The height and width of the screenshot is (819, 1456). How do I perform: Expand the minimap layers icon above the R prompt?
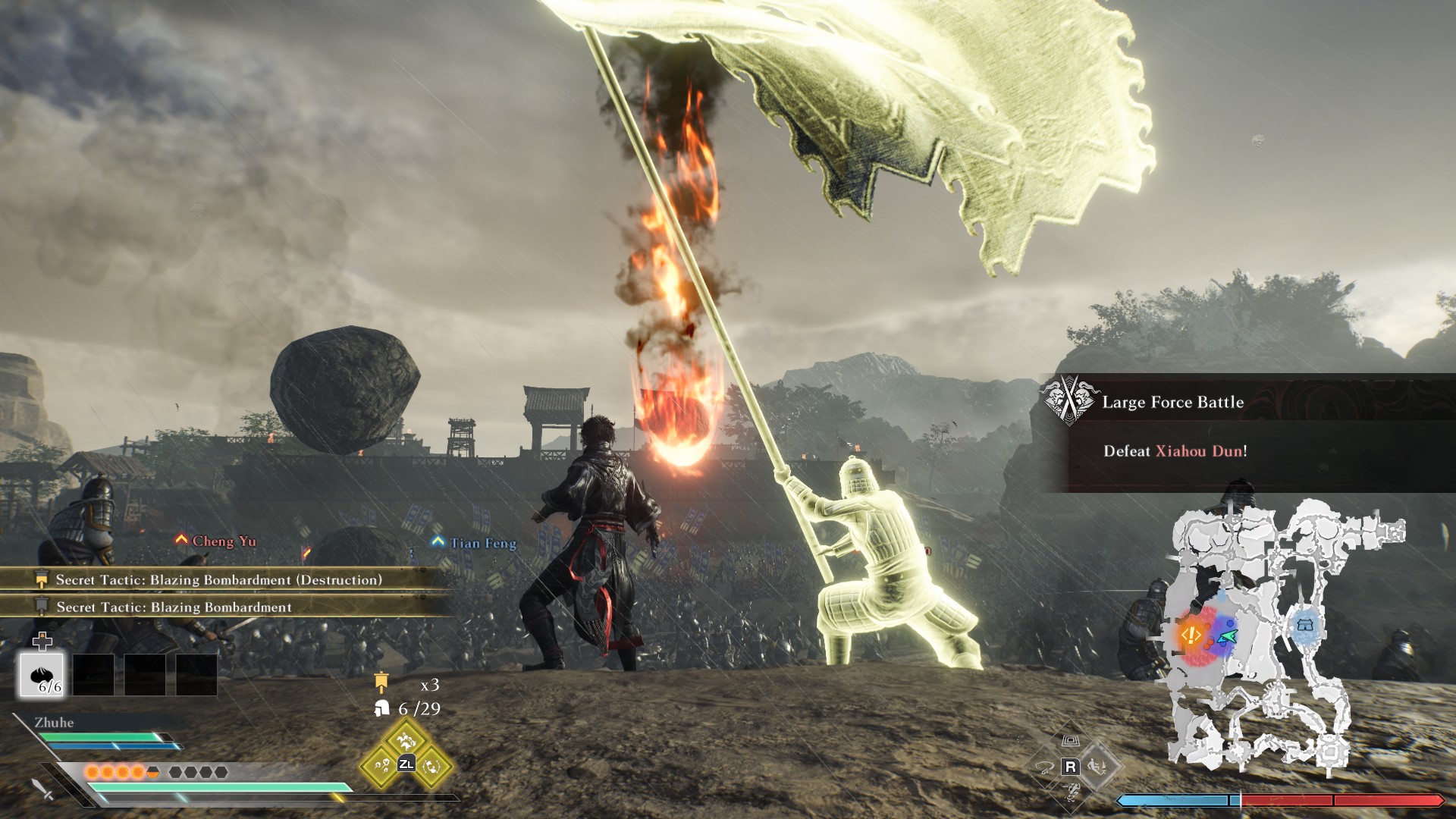coord(1071,741)
